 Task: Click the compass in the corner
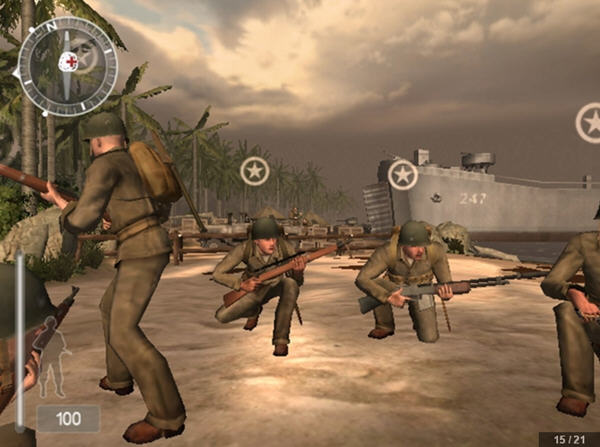(x=68, y=65)
